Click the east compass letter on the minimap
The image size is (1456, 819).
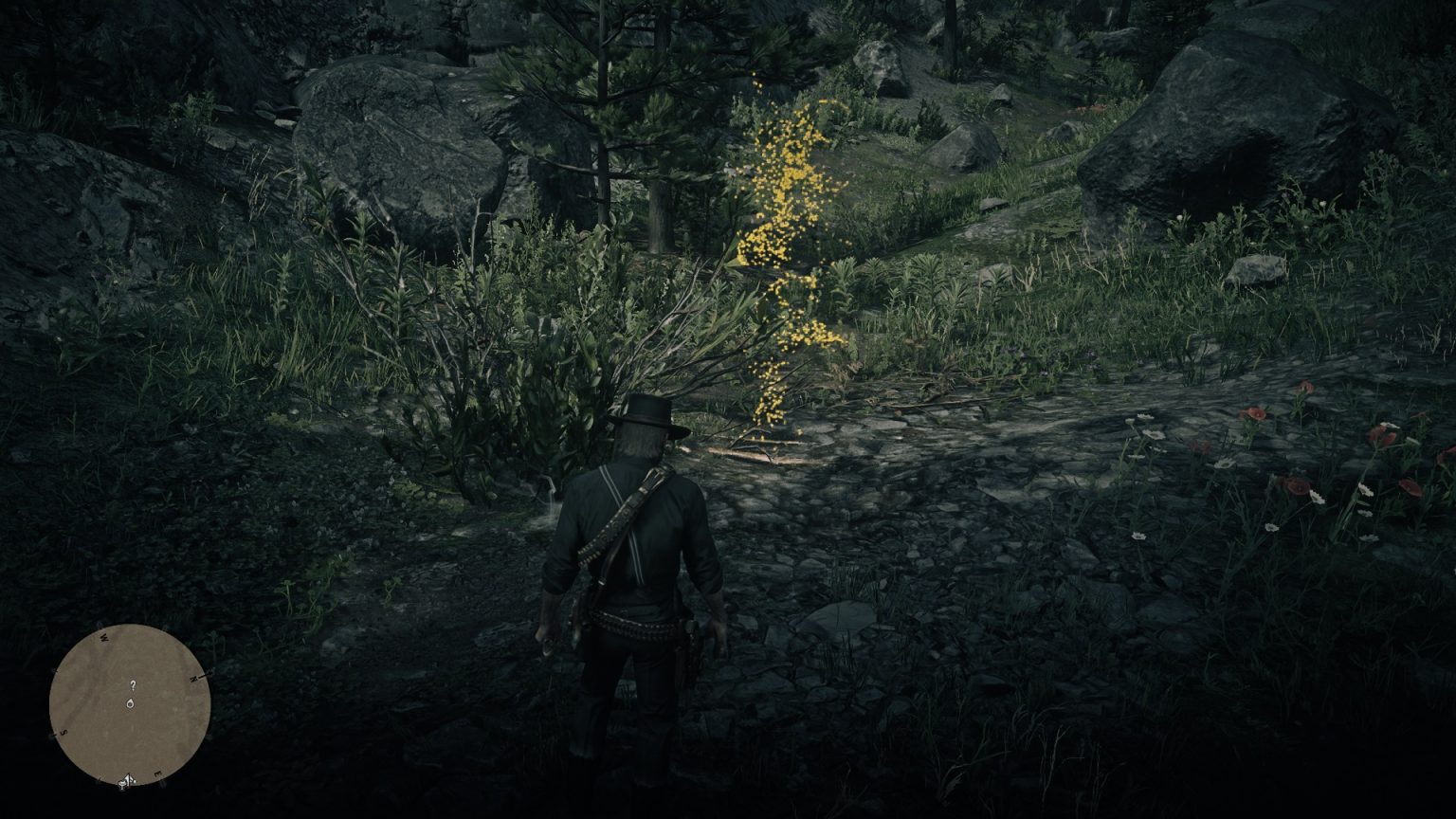[x=156, y=774]
